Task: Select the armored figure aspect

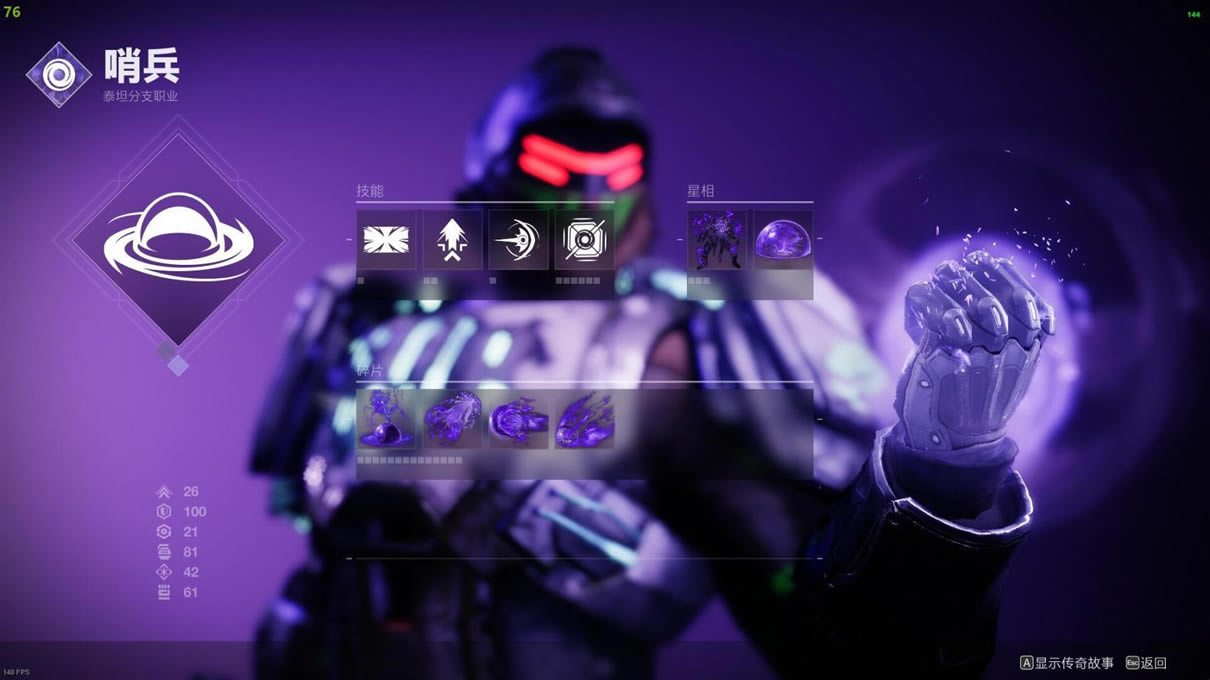Action: tap(717, 240)
